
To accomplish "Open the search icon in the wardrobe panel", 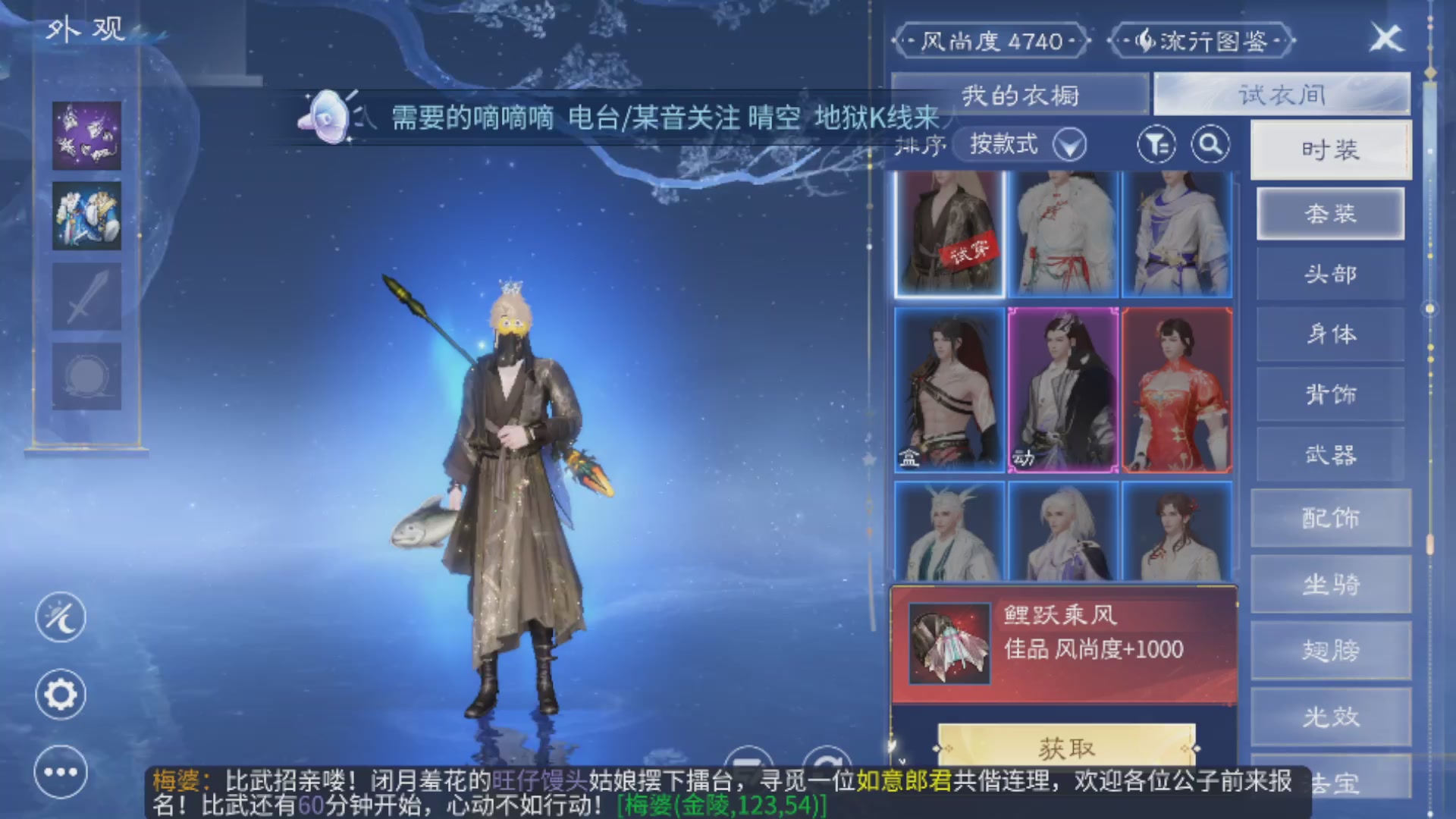I will (x=1211, y=144).
